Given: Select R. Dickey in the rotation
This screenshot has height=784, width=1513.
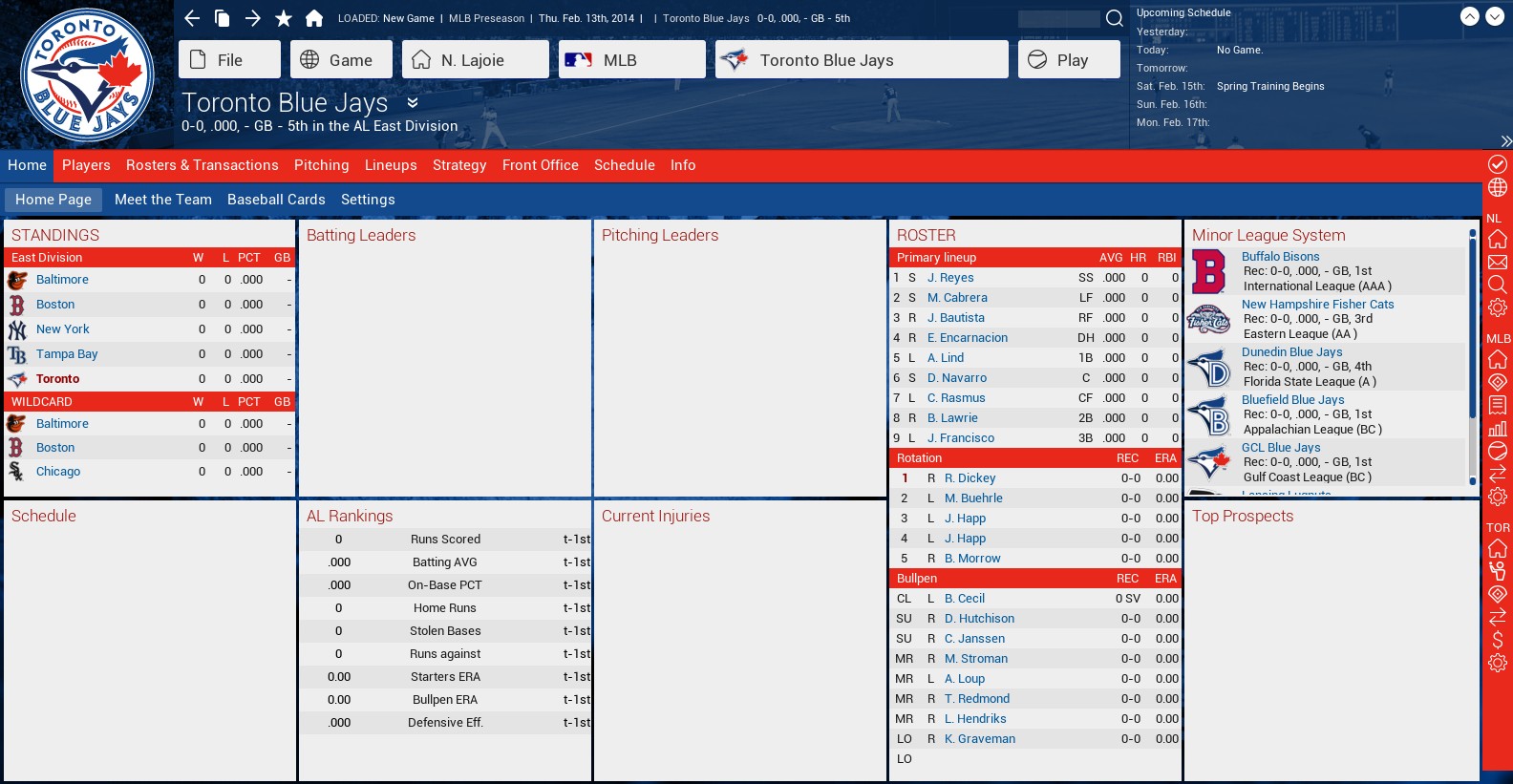Looking at the screenshot, I should [x=970, y=478].
